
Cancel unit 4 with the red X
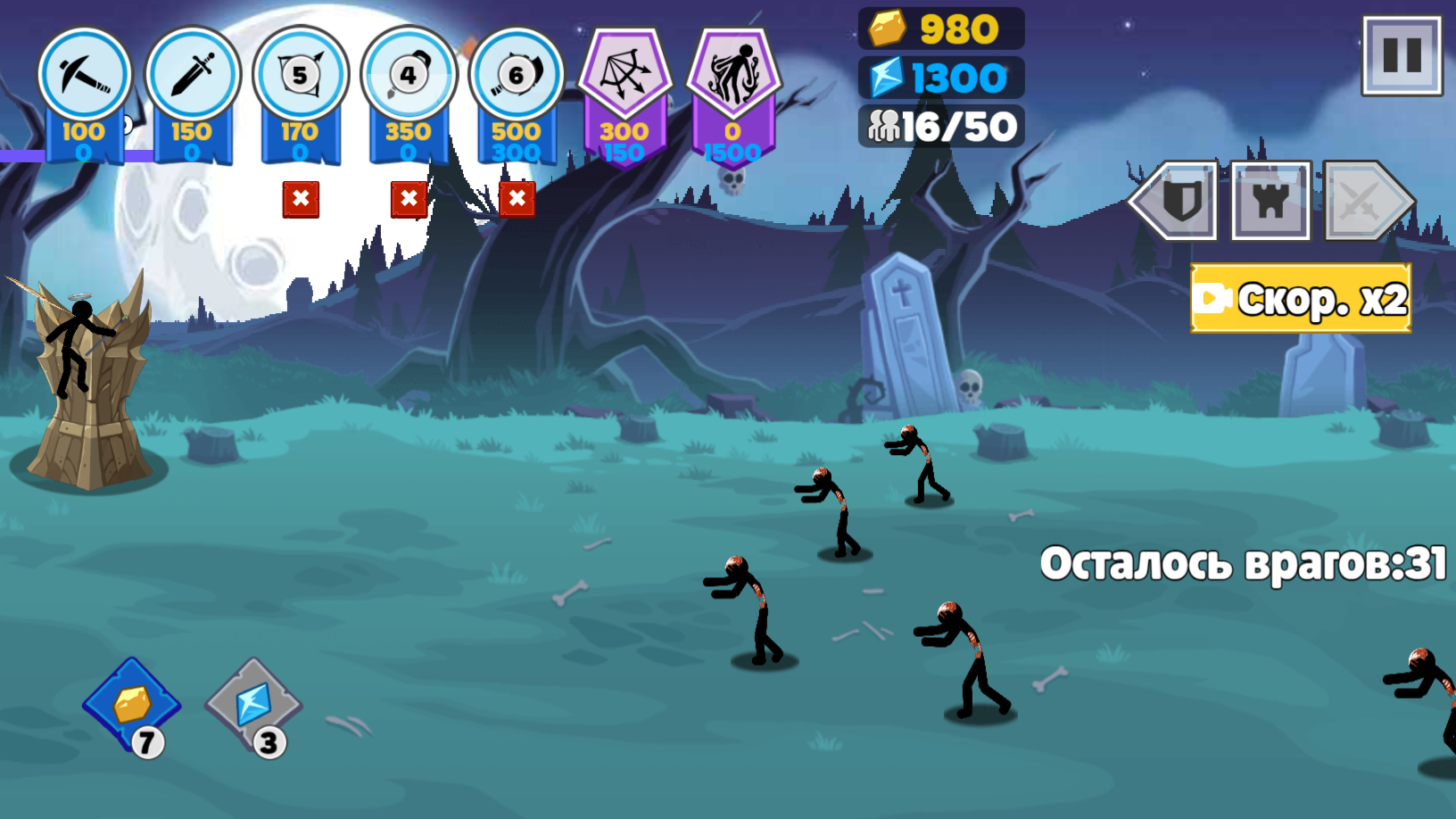[409, 201]
